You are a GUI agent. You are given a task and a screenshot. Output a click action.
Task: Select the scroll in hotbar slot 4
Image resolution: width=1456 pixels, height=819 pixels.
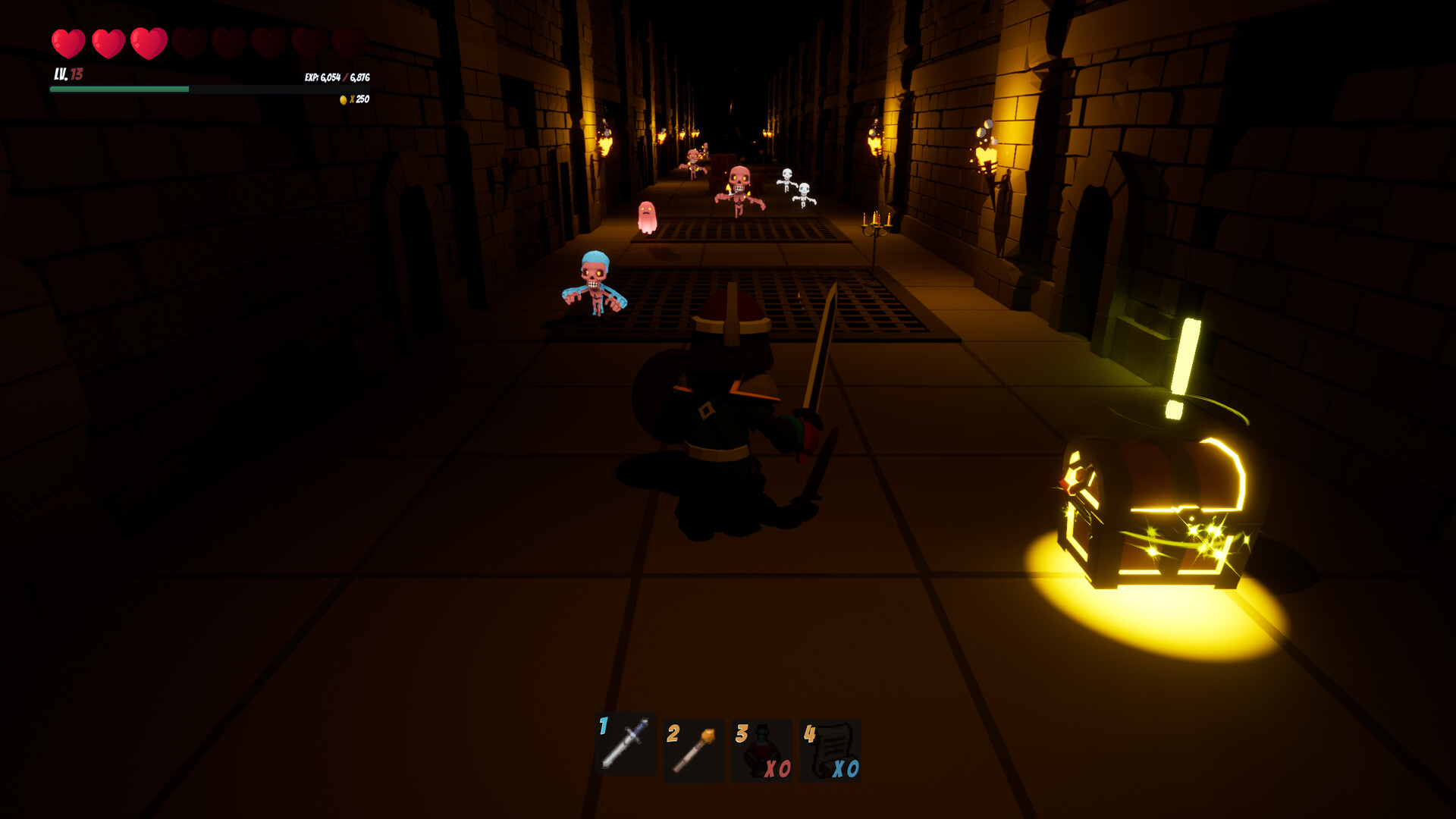[829, 747]
